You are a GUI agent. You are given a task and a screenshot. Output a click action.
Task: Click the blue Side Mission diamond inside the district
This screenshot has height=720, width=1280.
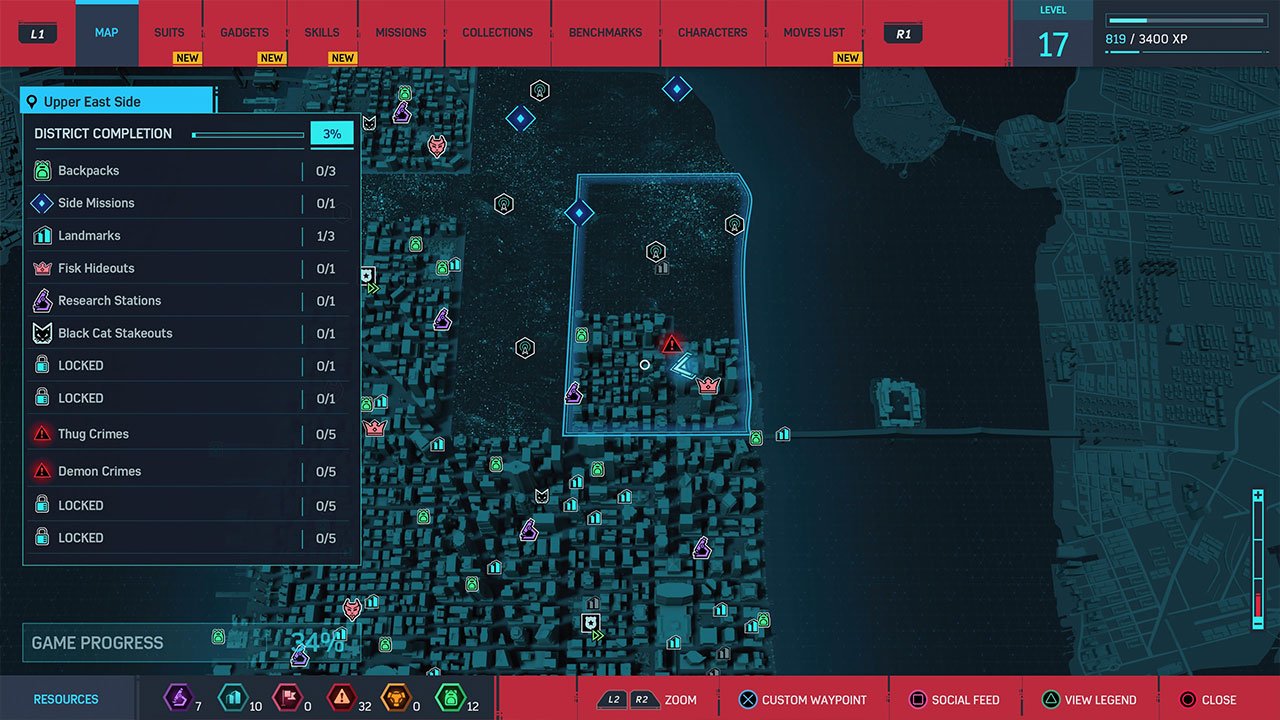pyautogui.click(x=579, y=212)
